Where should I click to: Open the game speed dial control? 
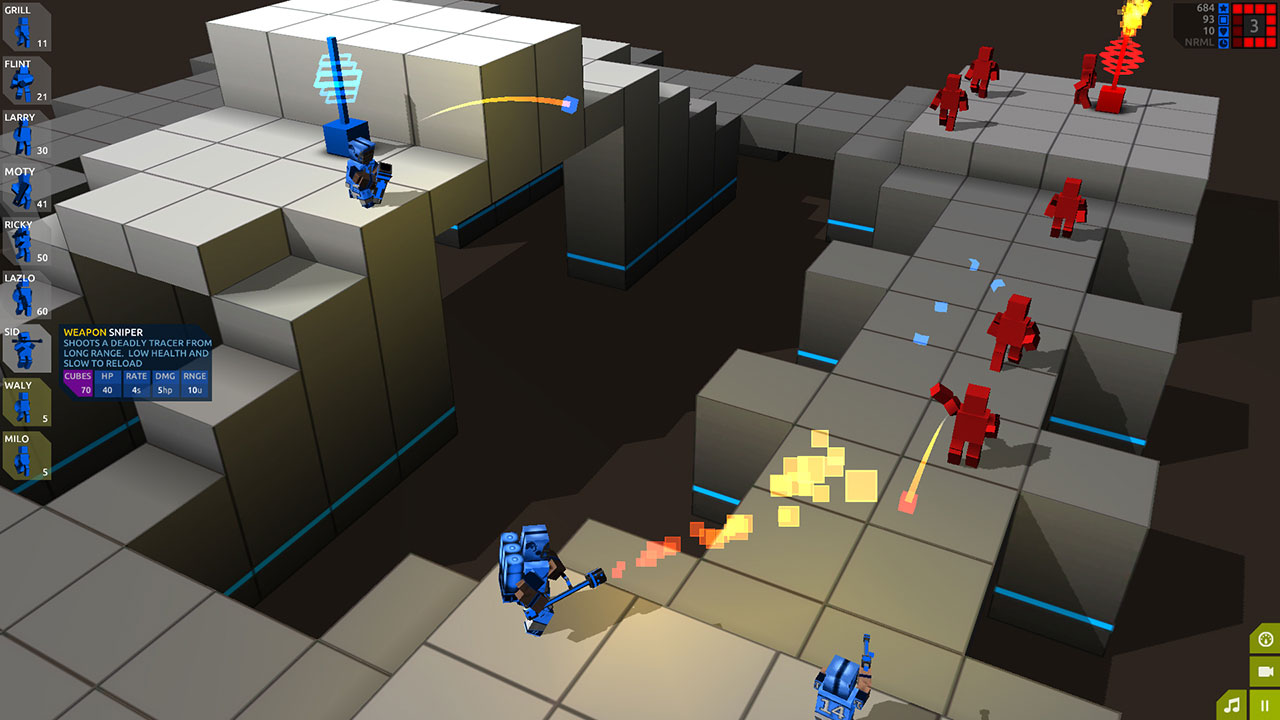click(1265, 639)
